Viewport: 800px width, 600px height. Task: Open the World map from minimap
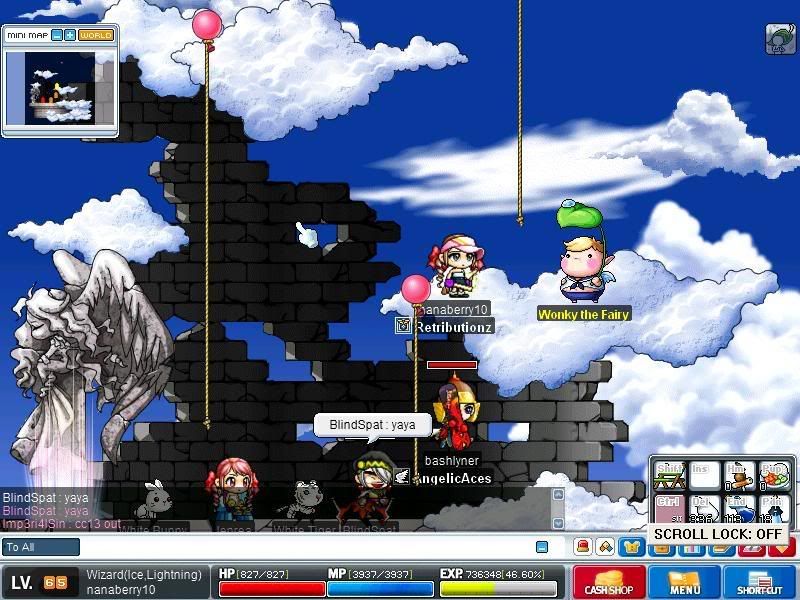(96, 35)
